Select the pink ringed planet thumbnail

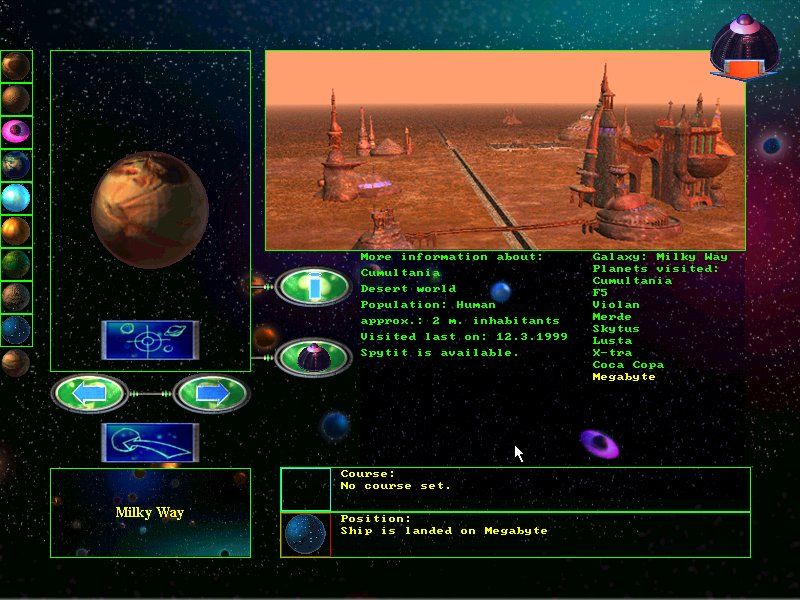tap(16, 132)
